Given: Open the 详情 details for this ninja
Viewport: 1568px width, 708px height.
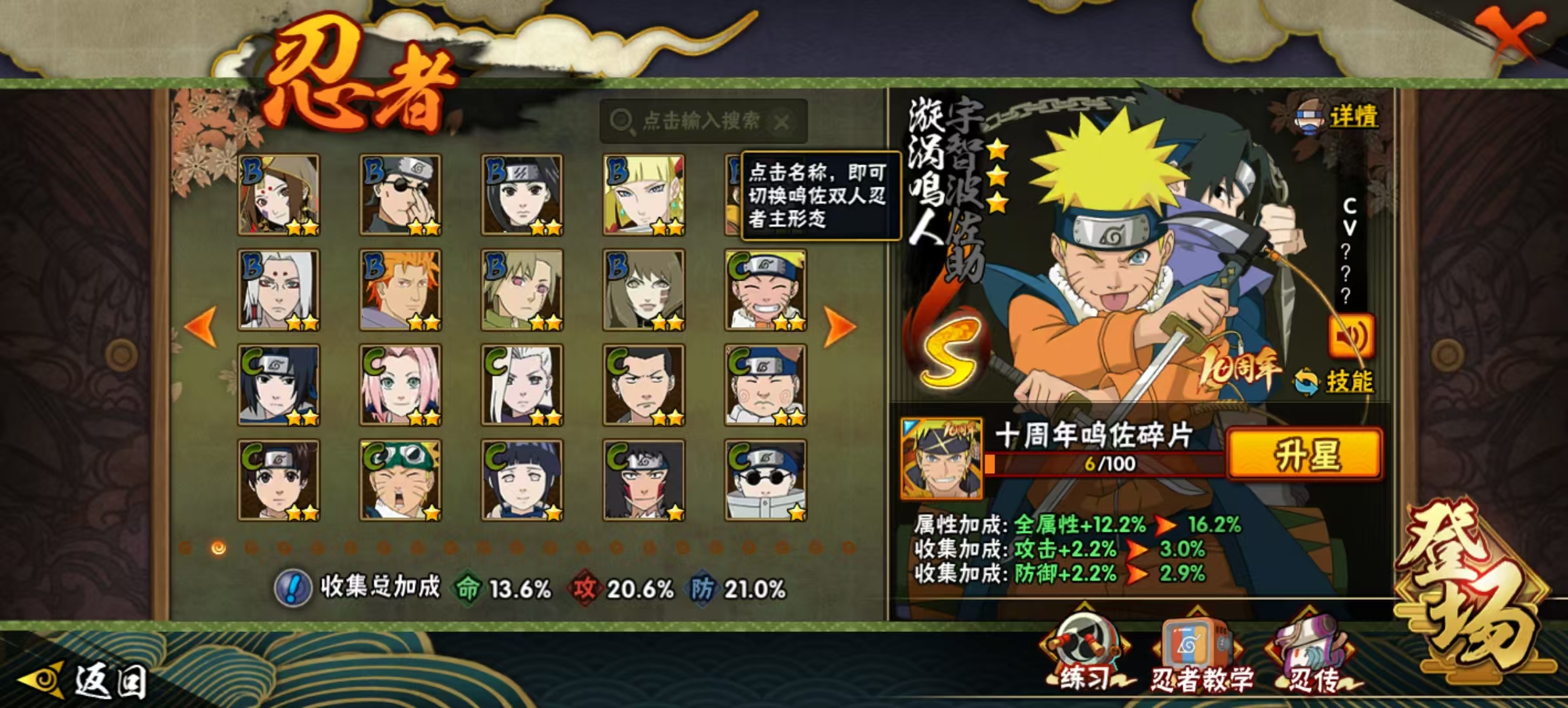Looking at the screenshot, I should click(x=1339, y=118).
